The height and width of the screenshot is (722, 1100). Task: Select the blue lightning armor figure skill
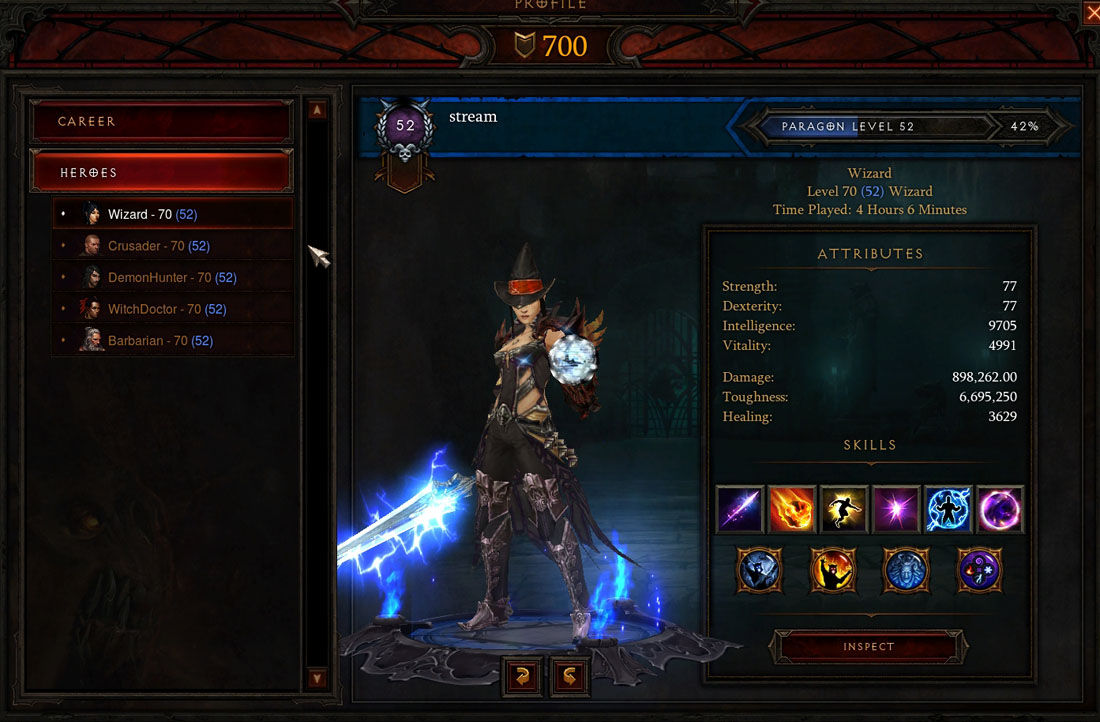(x=948, y=509)
